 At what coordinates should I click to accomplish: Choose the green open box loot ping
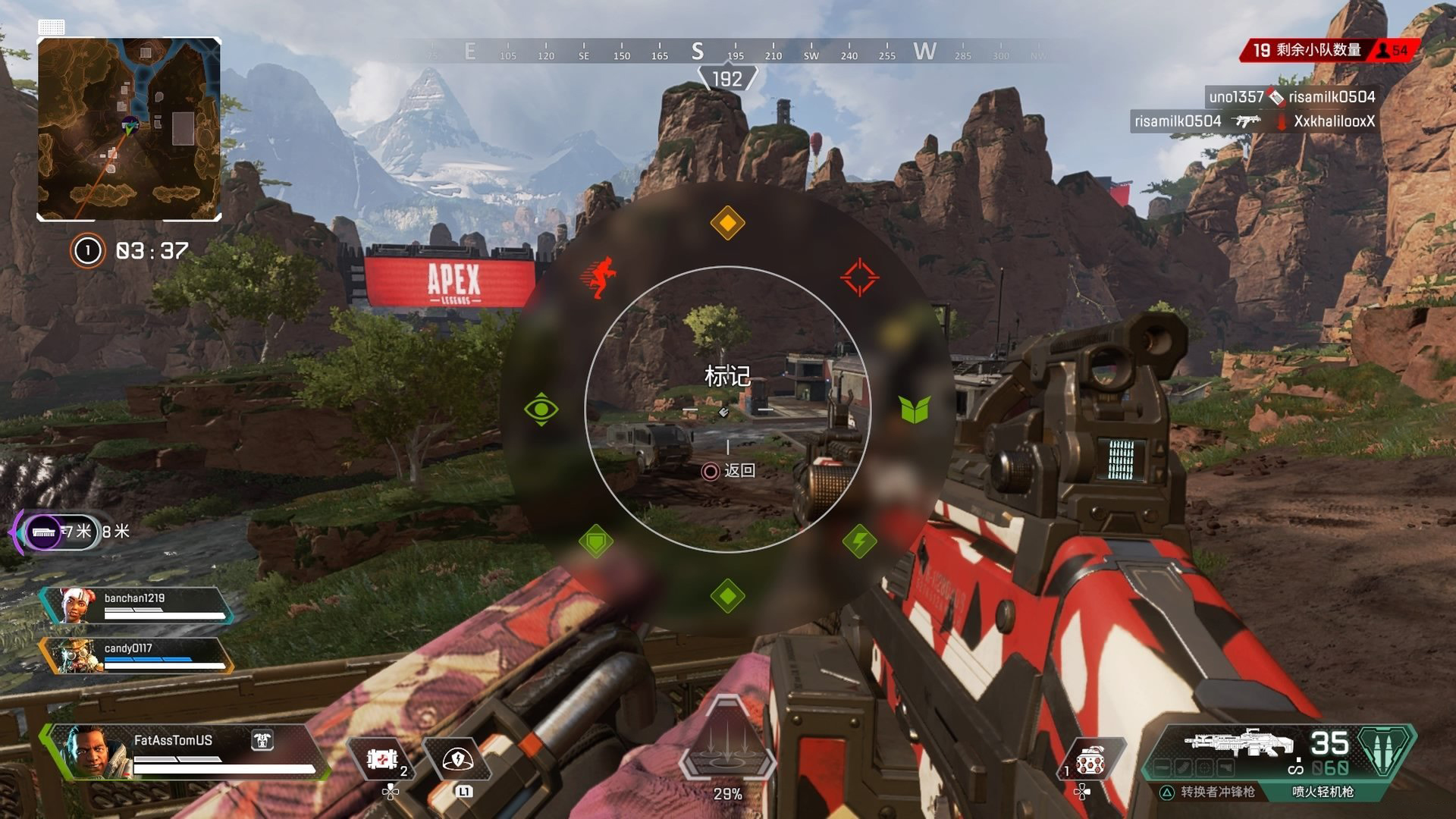(914, 409)
